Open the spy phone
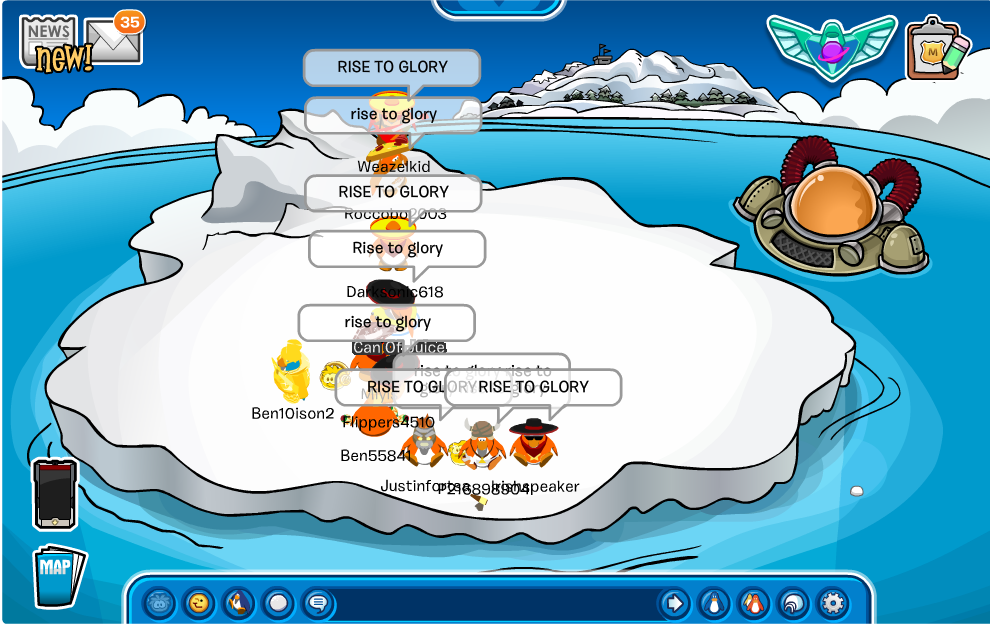Image resolution: width=990 pixels, height=631 pixels. pos(55,494)
